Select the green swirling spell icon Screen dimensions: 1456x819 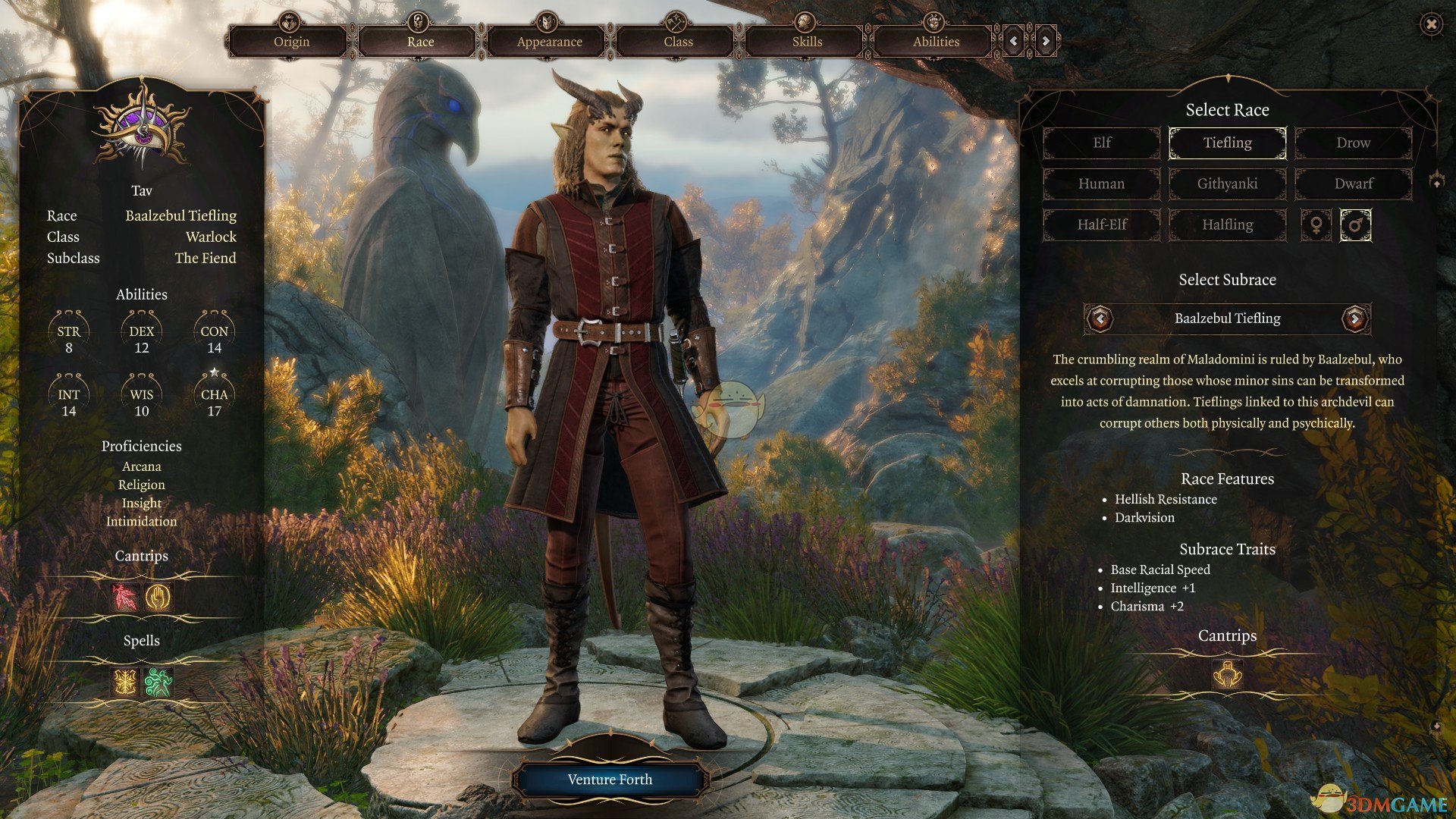pyautogui.click(x=157, y=682)
